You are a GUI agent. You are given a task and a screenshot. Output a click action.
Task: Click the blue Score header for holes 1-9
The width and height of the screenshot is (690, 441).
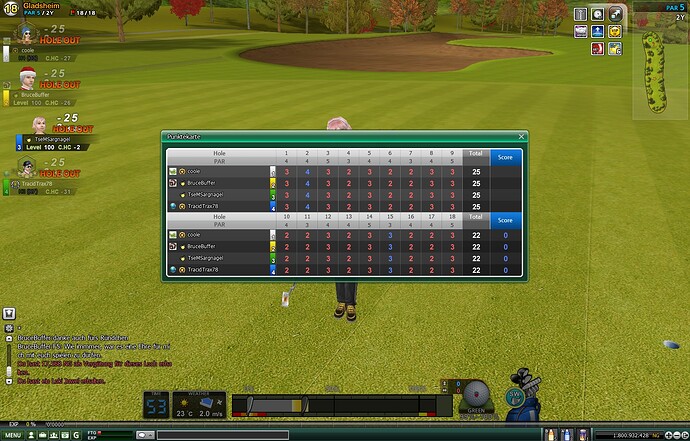click(505, 155)
